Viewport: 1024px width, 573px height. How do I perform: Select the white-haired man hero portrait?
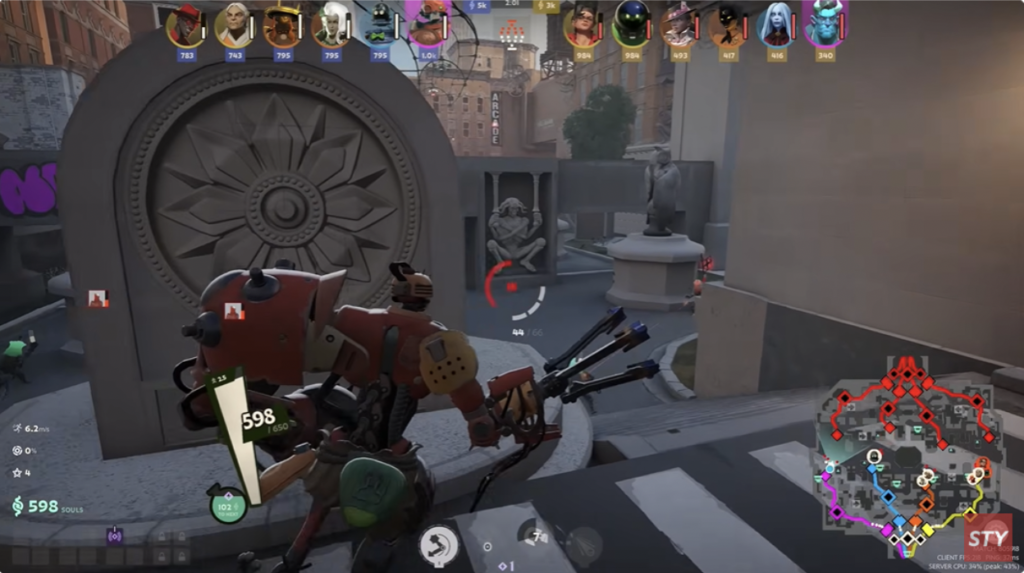pos(233,26)
